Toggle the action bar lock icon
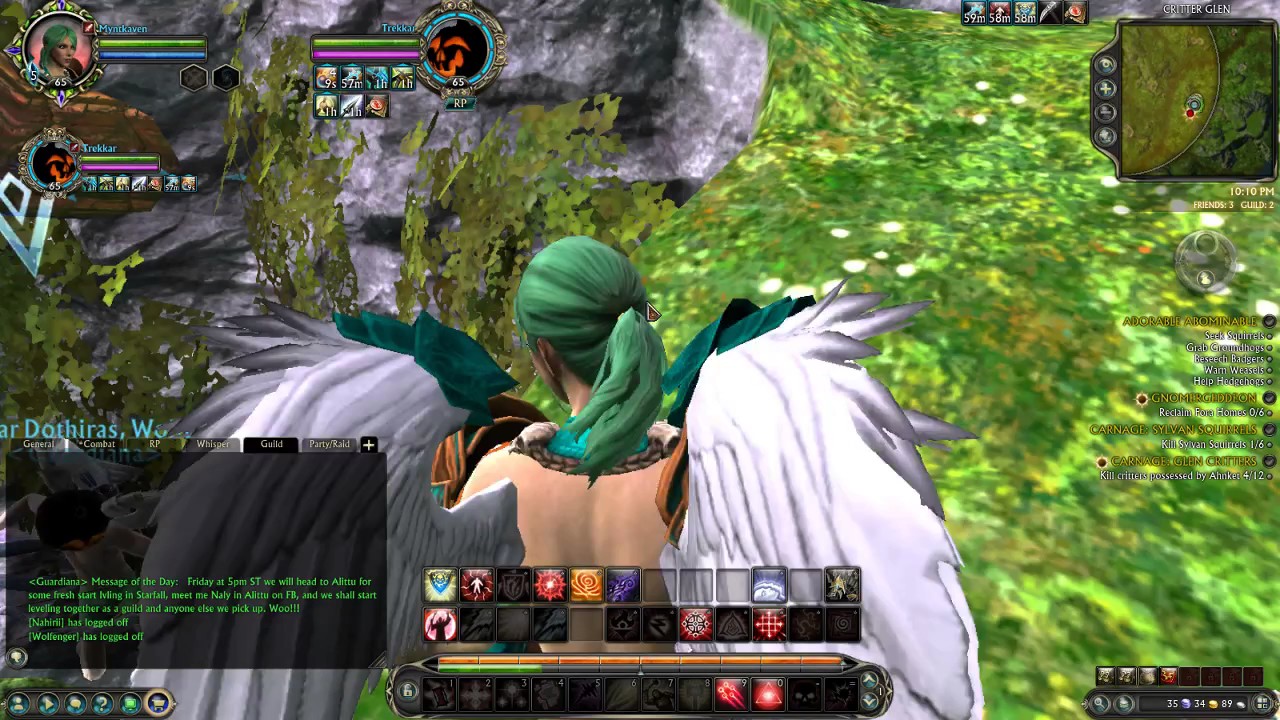The height and width of the screenshot is (720, 1280). click(408, 691)
